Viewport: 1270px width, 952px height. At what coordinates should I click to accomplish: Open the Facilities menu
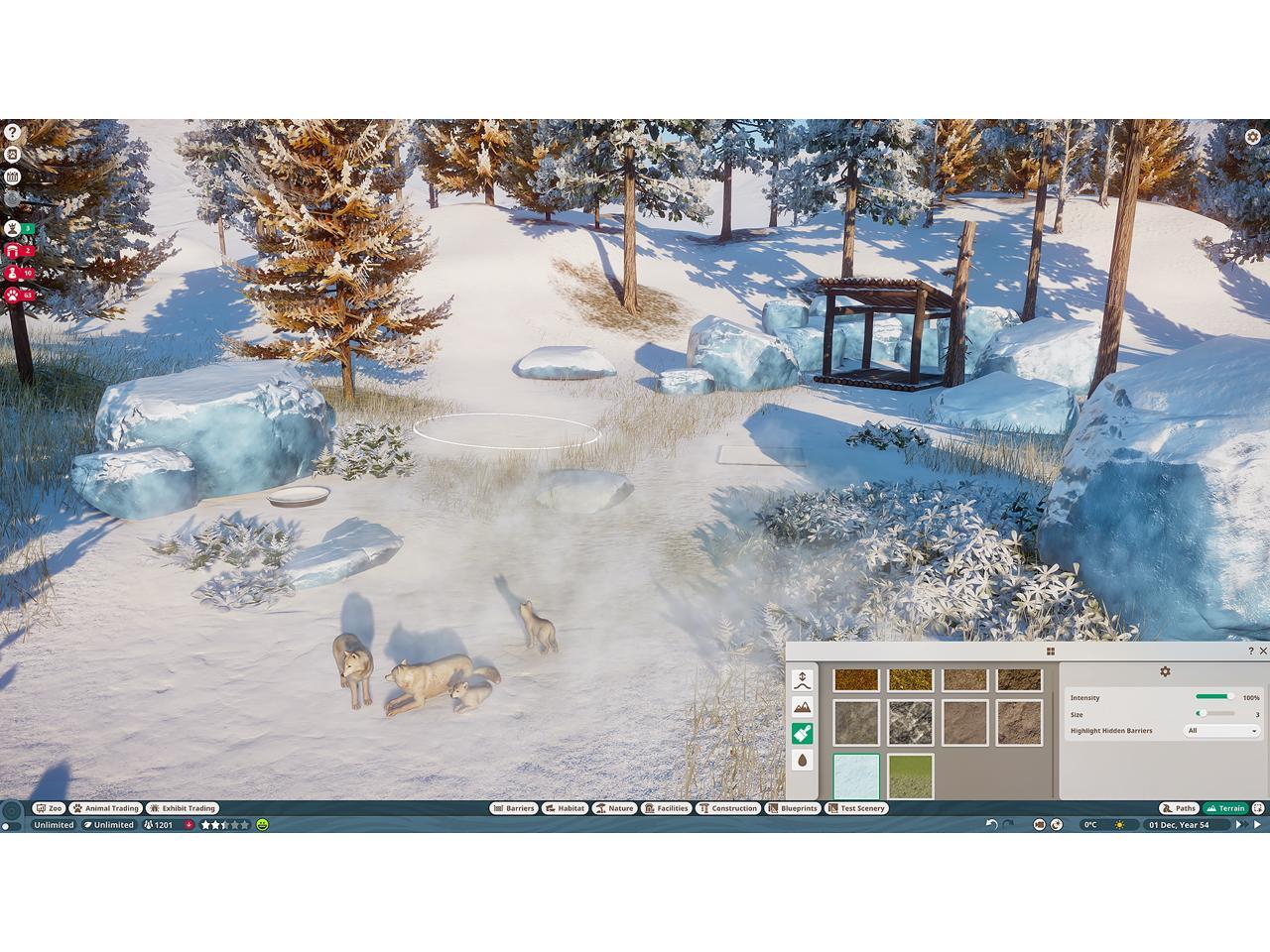point(666,808)
